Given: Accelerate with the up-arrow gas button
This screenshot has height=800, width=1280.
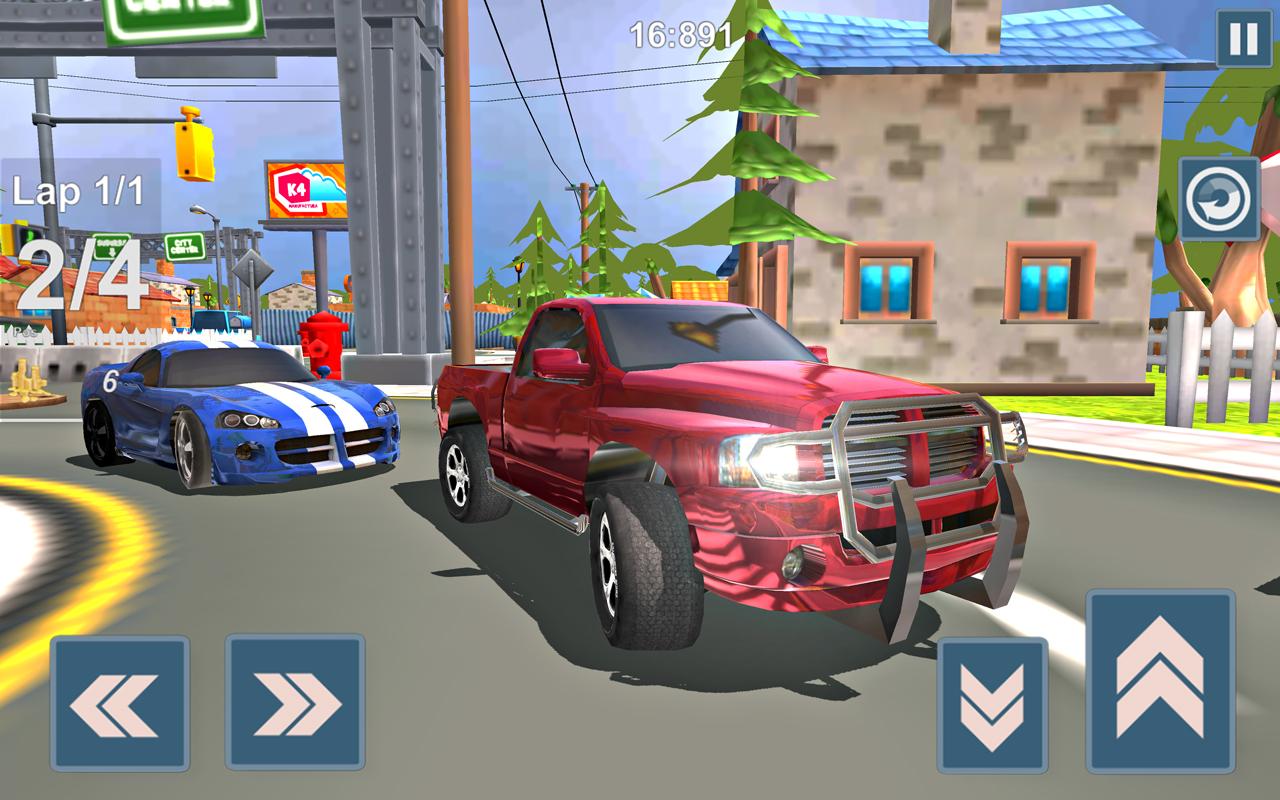Looking at the screenshot, I should pos(1160,680).
